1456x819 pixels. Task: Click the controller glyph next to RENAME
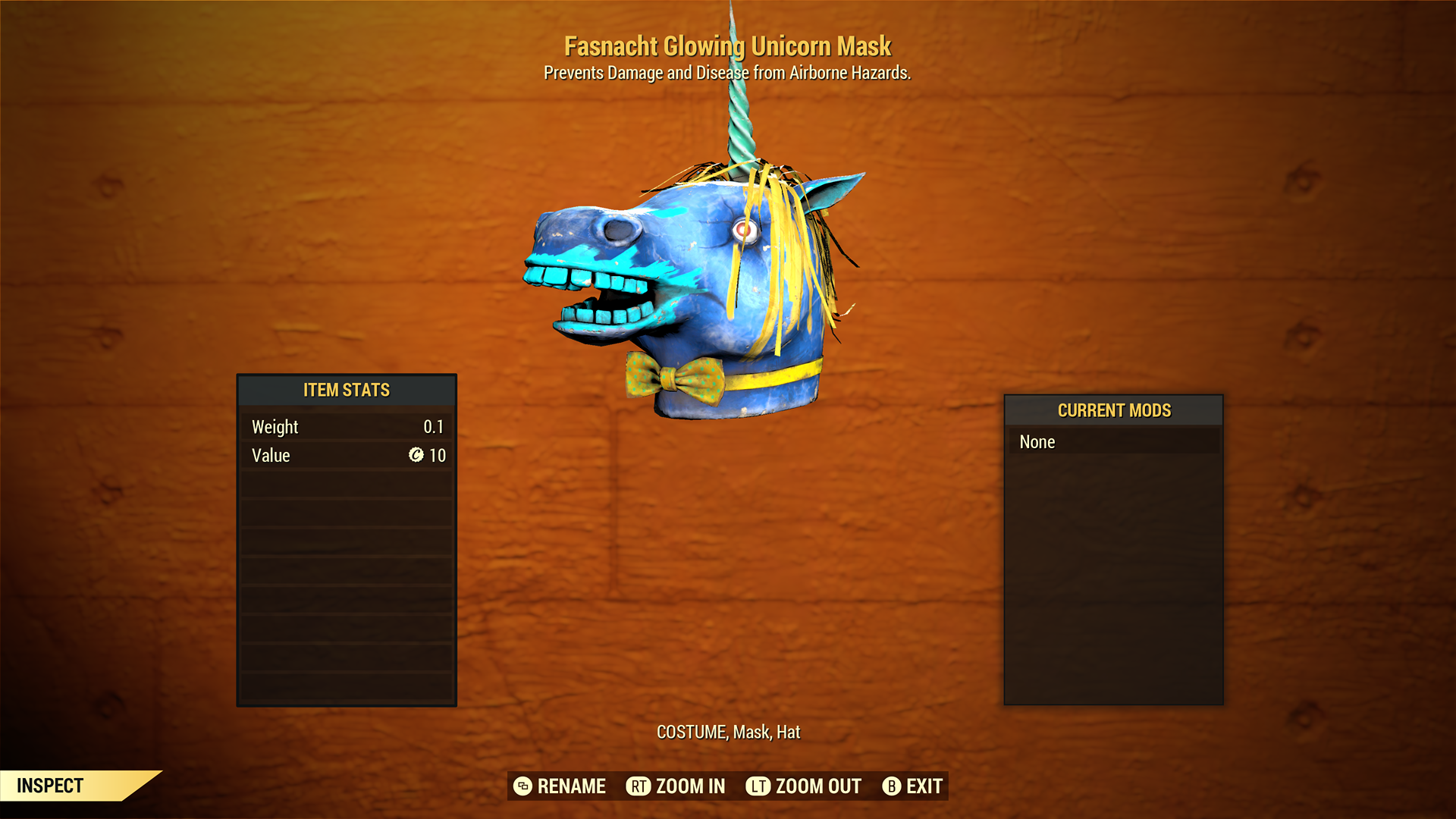point(523,786)
